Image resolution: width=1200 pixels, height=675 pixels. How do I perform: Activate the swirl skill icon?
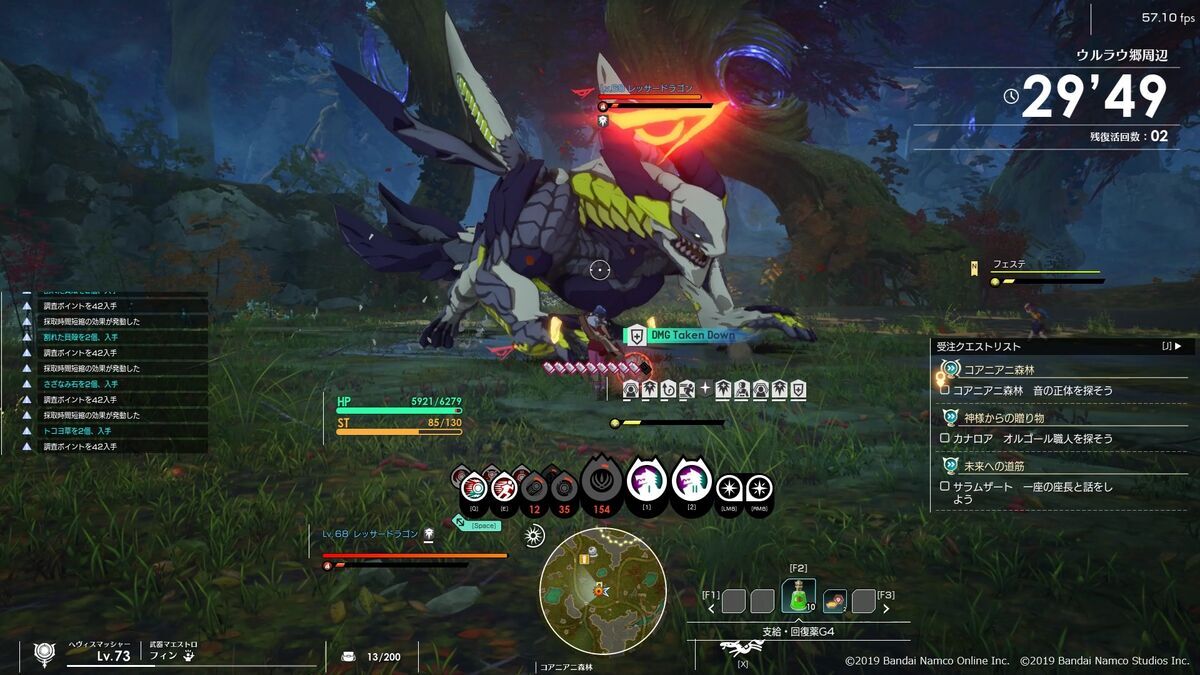click(474, 487)
